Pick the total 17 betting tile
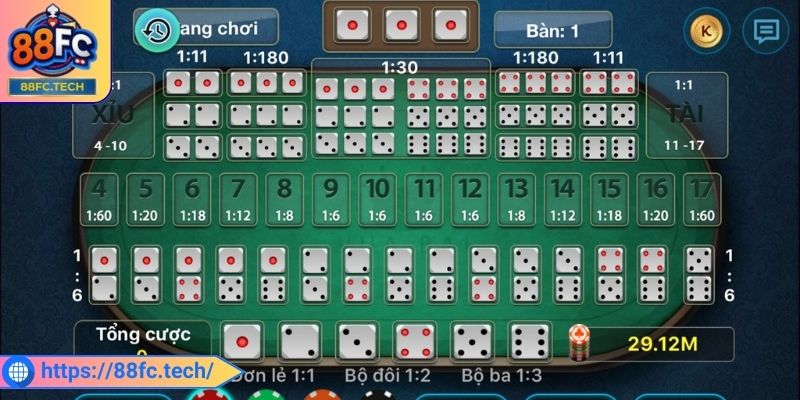This screenshot has height=400, width=800. 704,200
